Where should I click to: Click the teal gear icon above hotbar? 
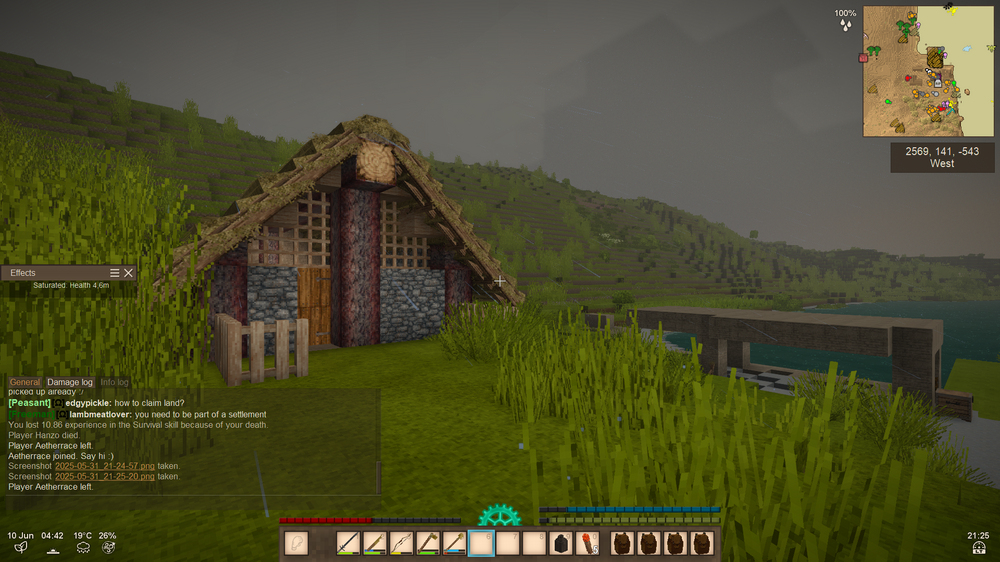tap(497, 516)
